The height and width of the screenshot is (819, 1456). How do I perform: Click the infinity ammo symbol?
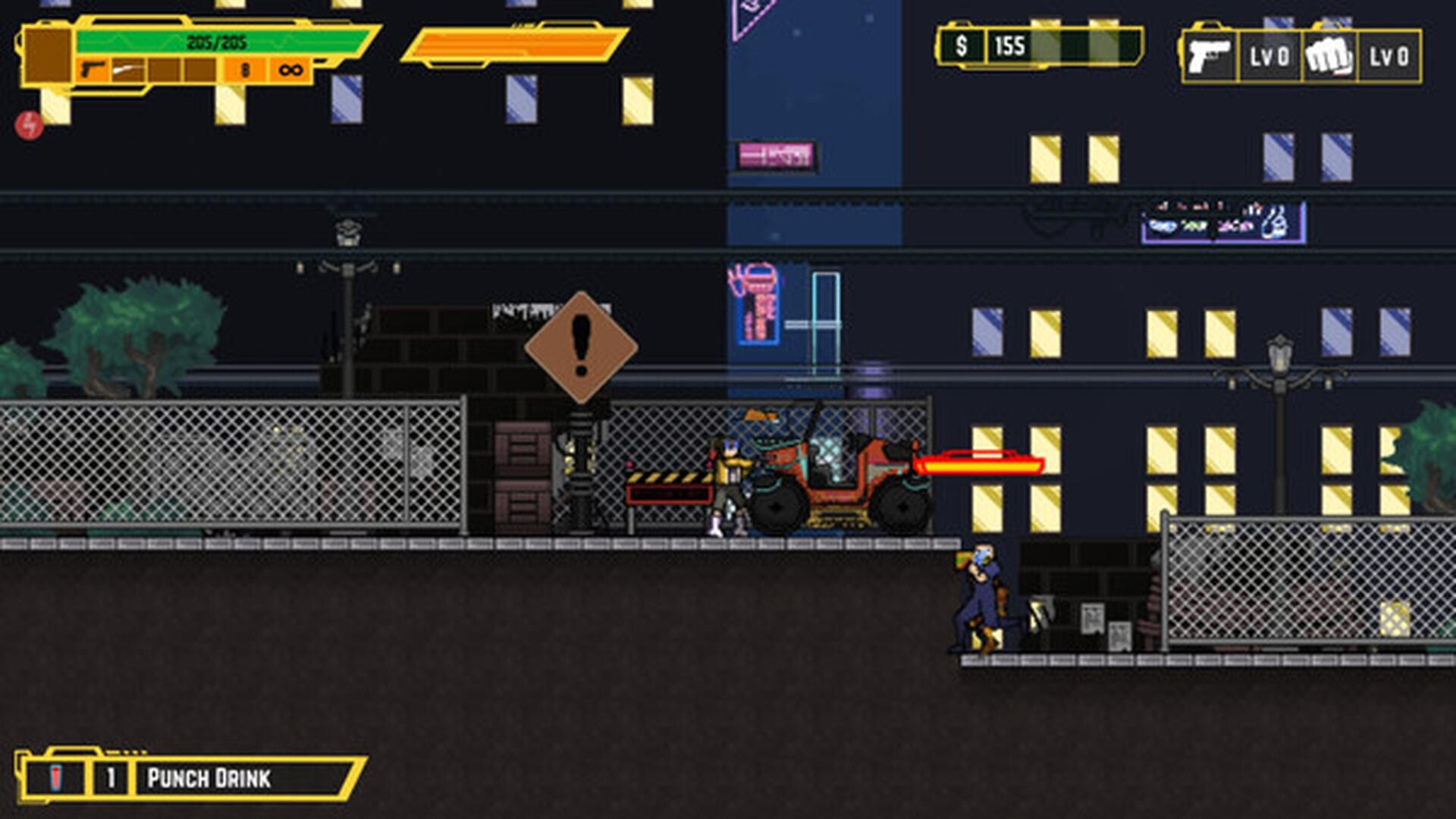click(290, 69)
